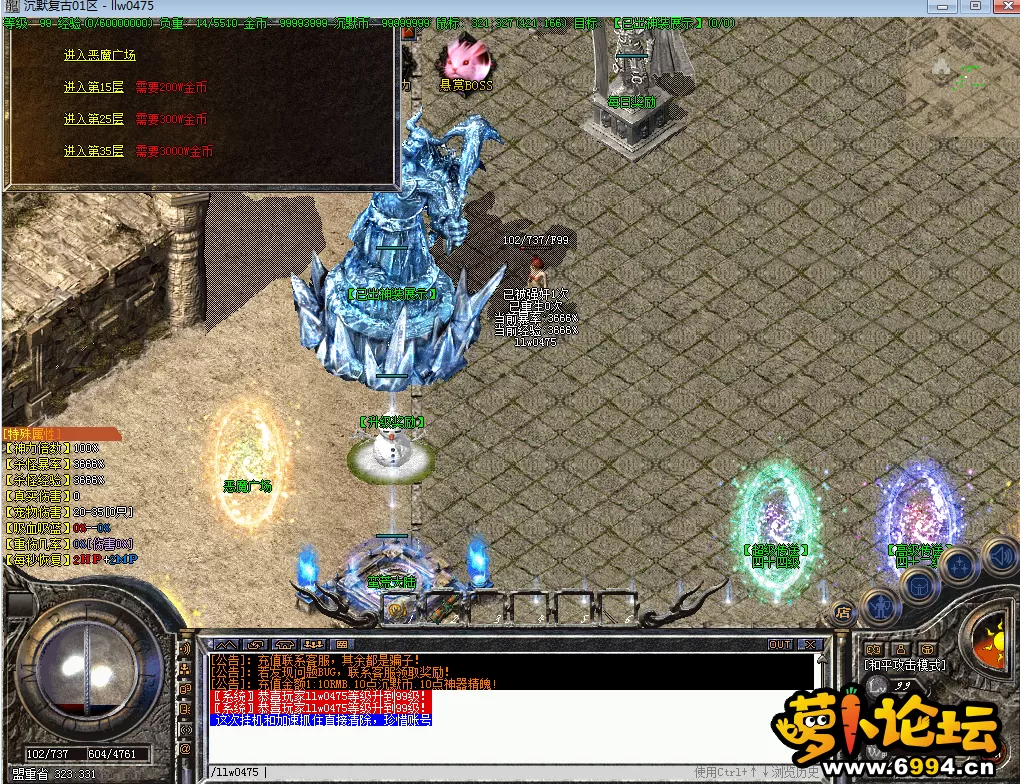Open the minimap in the corner
1020x784 pixels.
[x=962, y=84]
